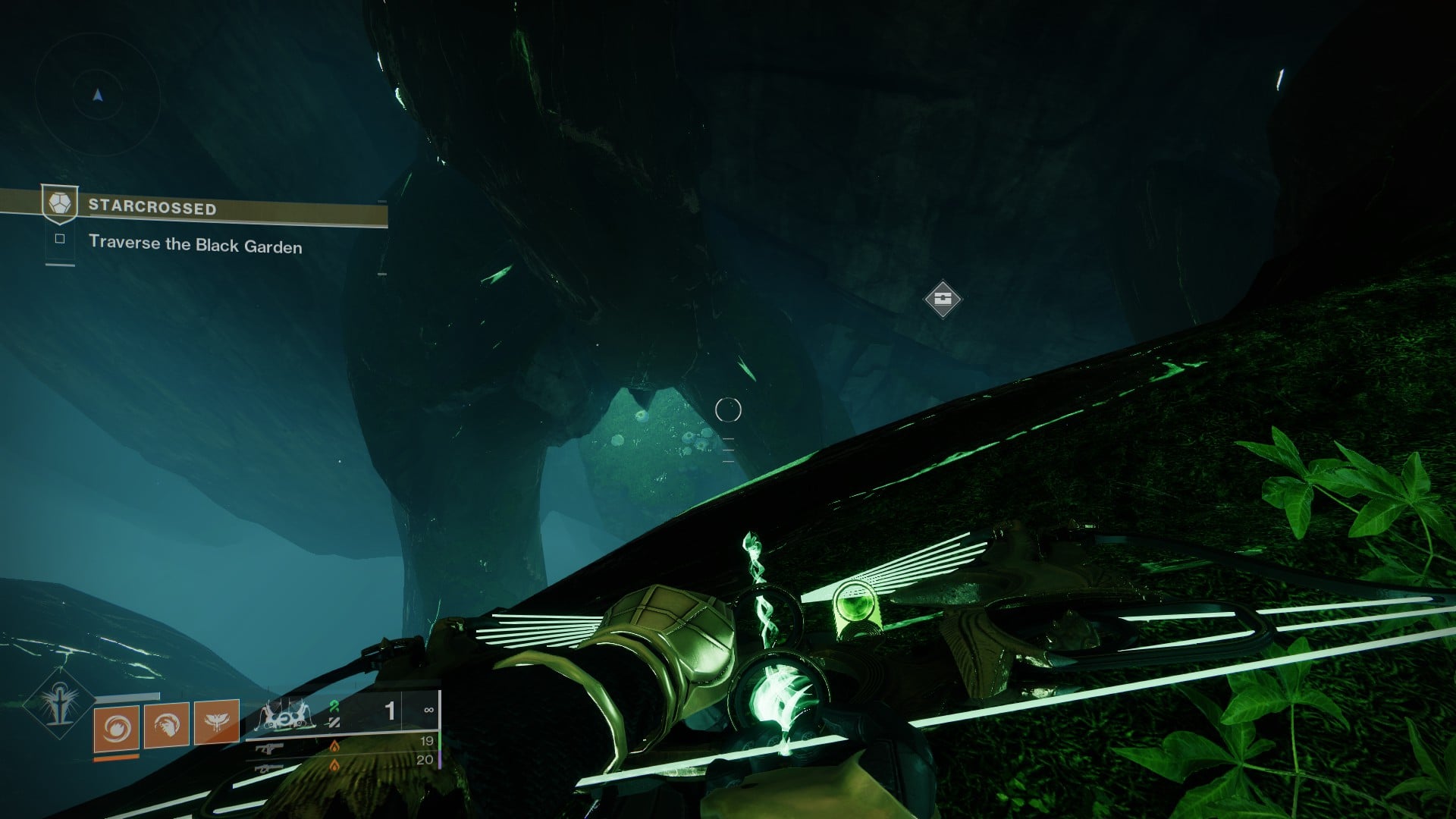
Task: Select the treasure chest waypoint marker
Action: pyautogui.click(x=943, y=298)
